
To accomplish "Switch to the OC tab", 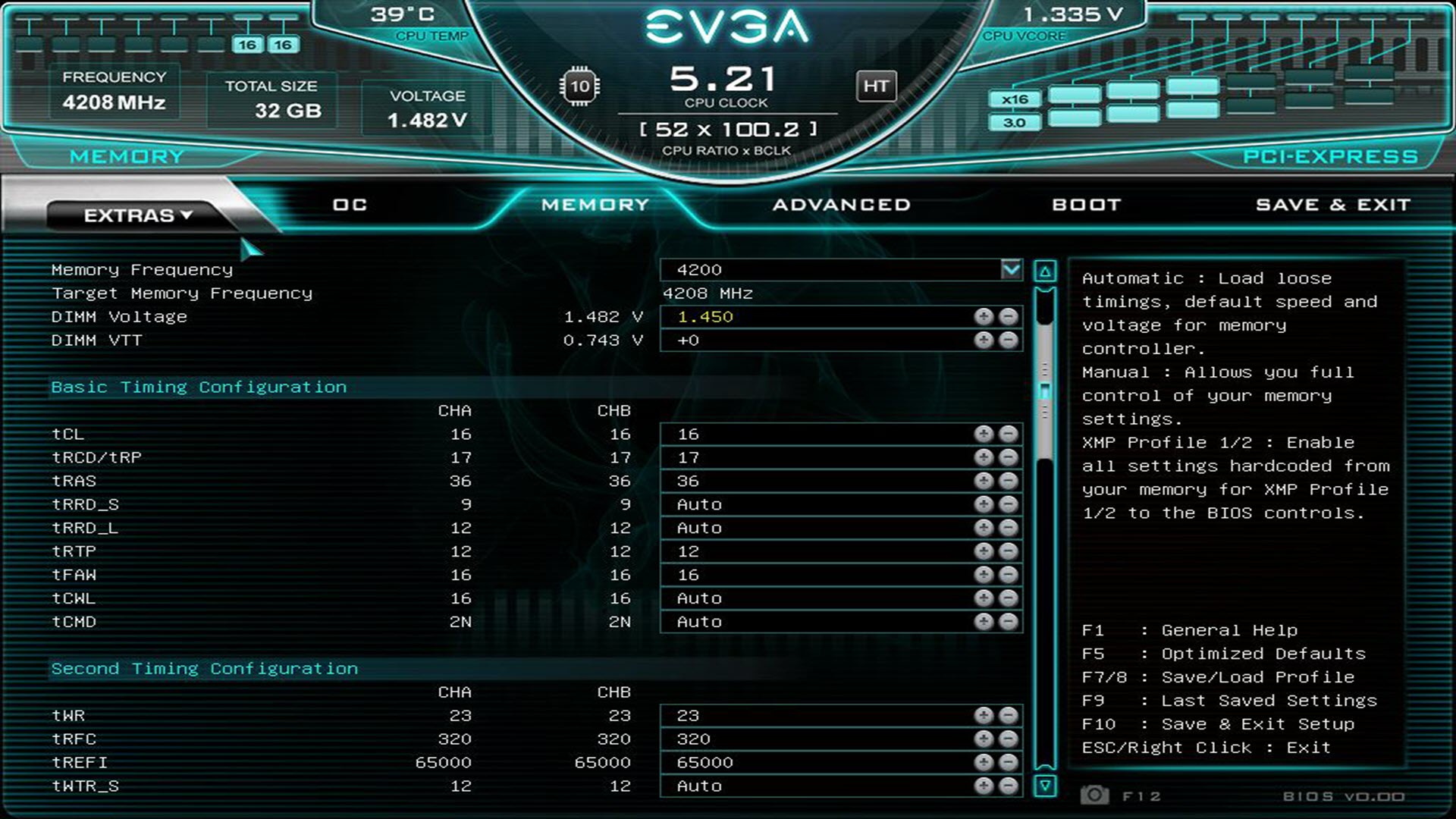I will click(x=350, y=205).
